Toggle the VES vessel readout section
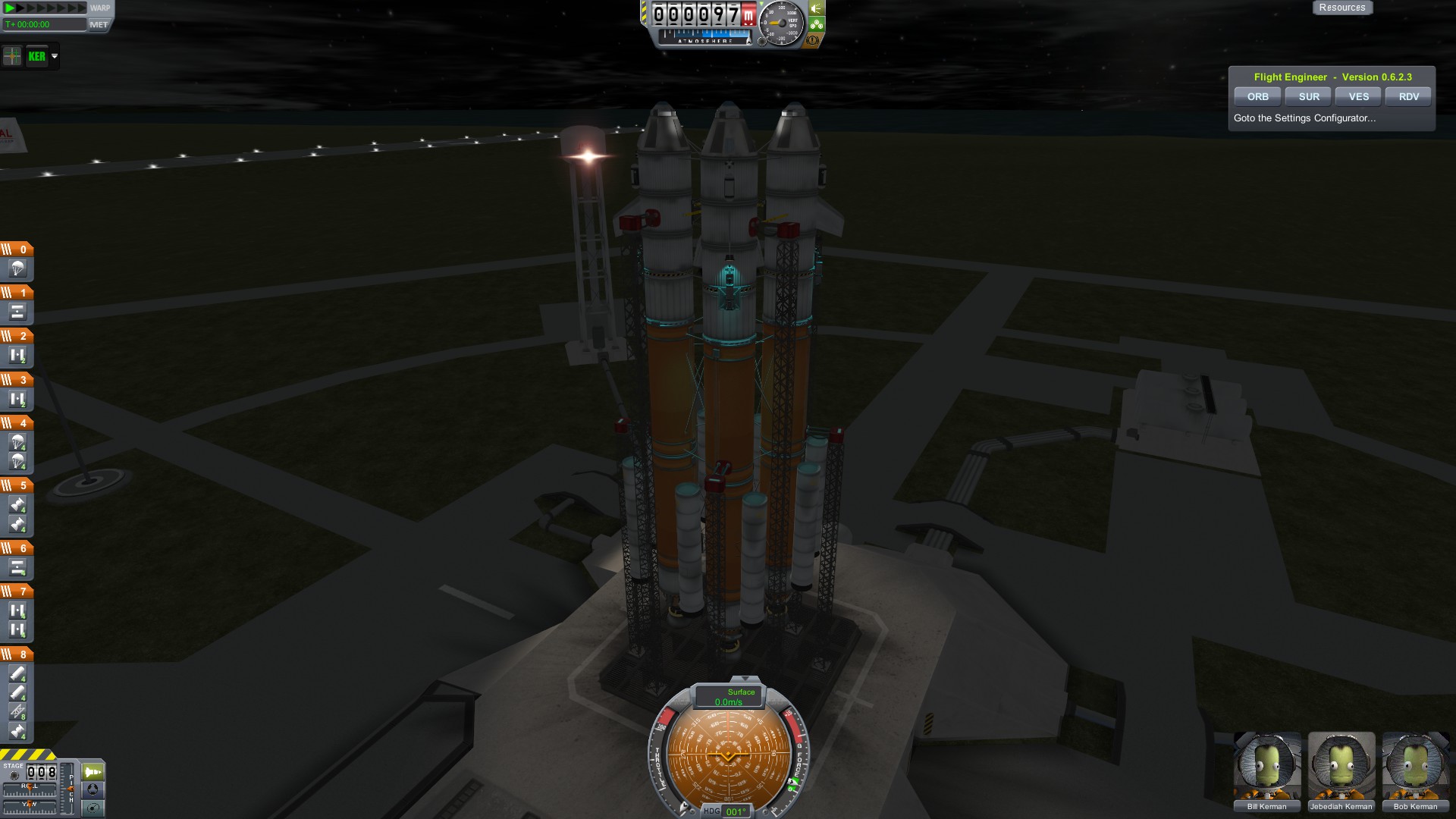This screenshot has height=819, width=1456. (x=1359, y=96)
